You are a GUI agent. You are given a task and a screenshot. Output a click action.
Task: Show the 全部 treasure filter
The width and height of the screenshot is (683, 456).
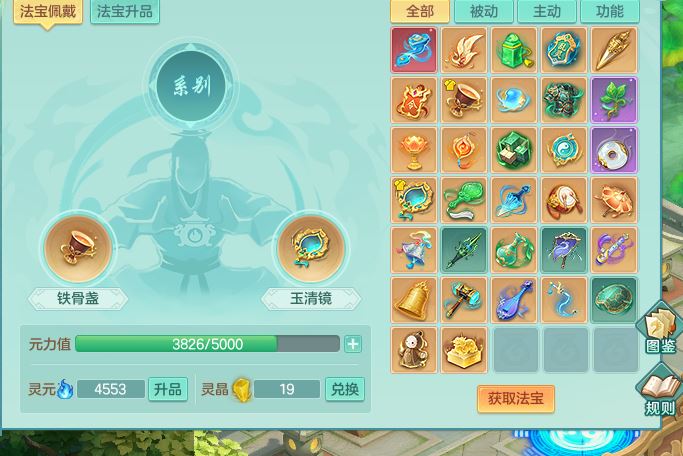pyautogui.click(x=420, y=12)
